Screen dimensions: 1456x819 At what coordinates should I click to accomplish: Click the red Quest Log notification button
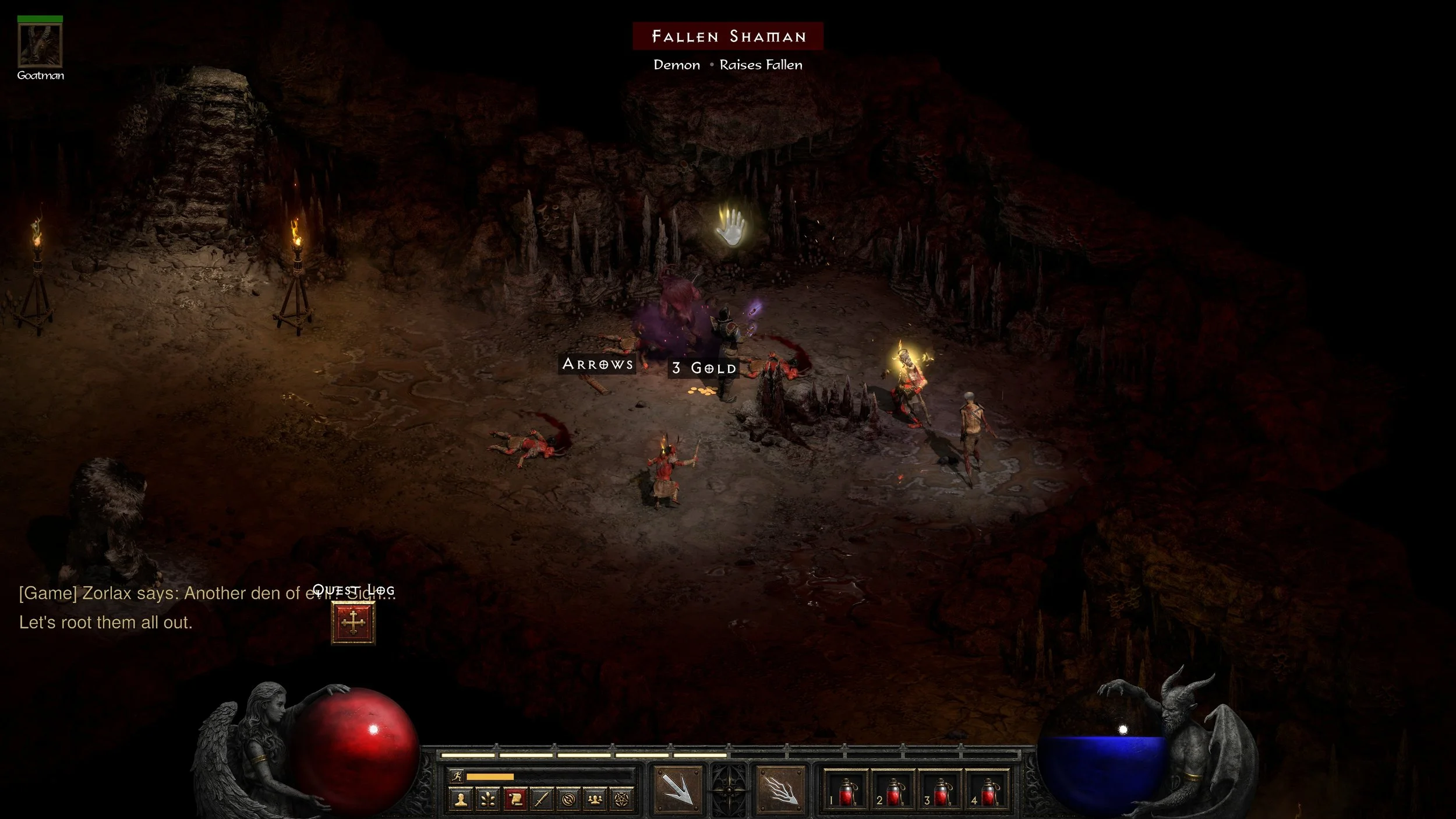[x=353, y=623]
